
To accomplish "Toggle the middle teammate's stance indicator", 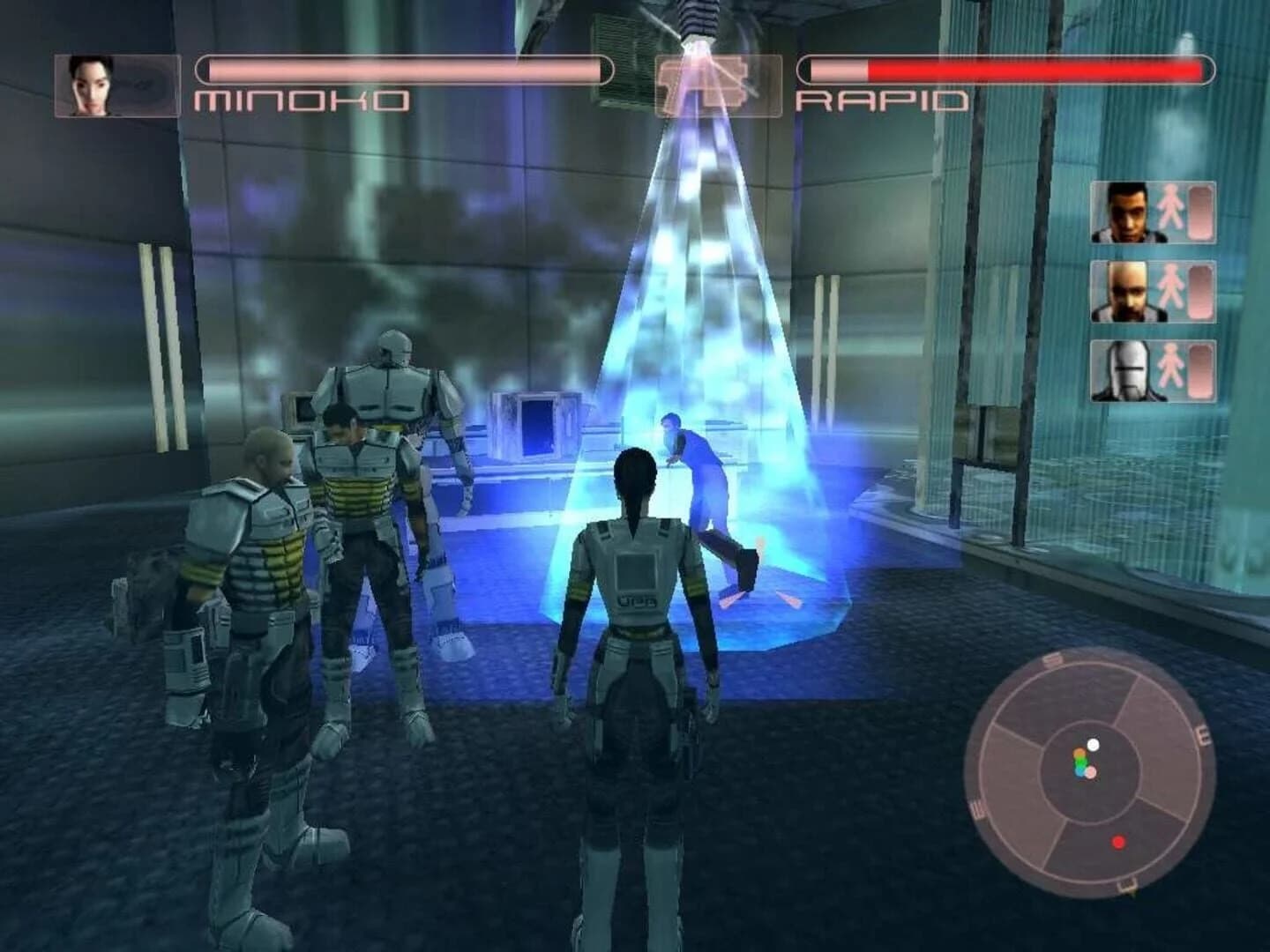I will [1169, 291].
